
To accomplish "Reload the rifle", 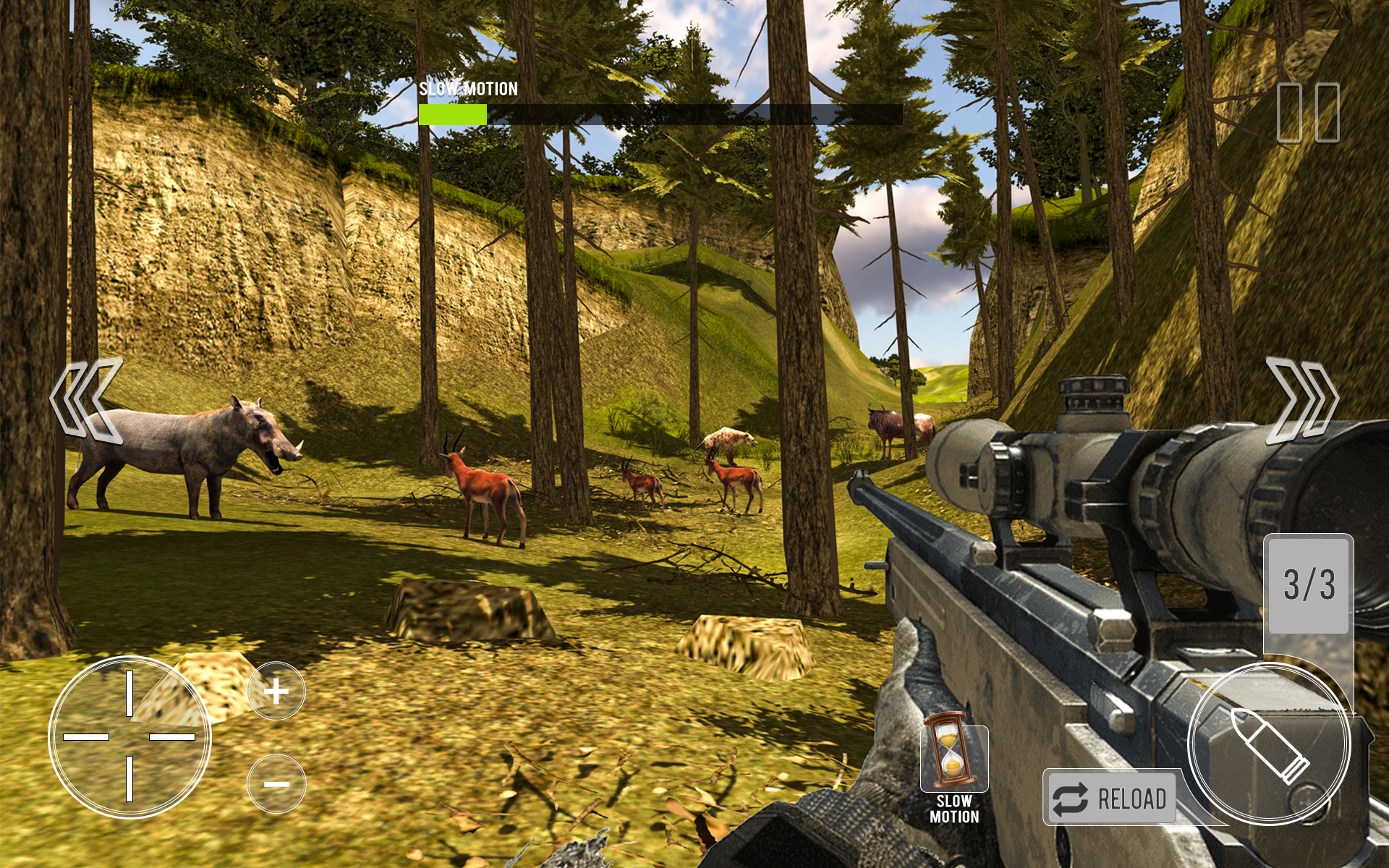I will [x=1110, y=798].
